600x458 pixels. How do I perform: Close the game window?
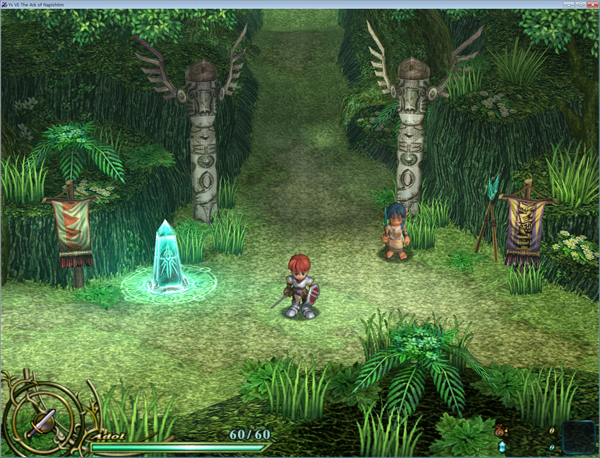pyautogui.click(x=590, y=4)
